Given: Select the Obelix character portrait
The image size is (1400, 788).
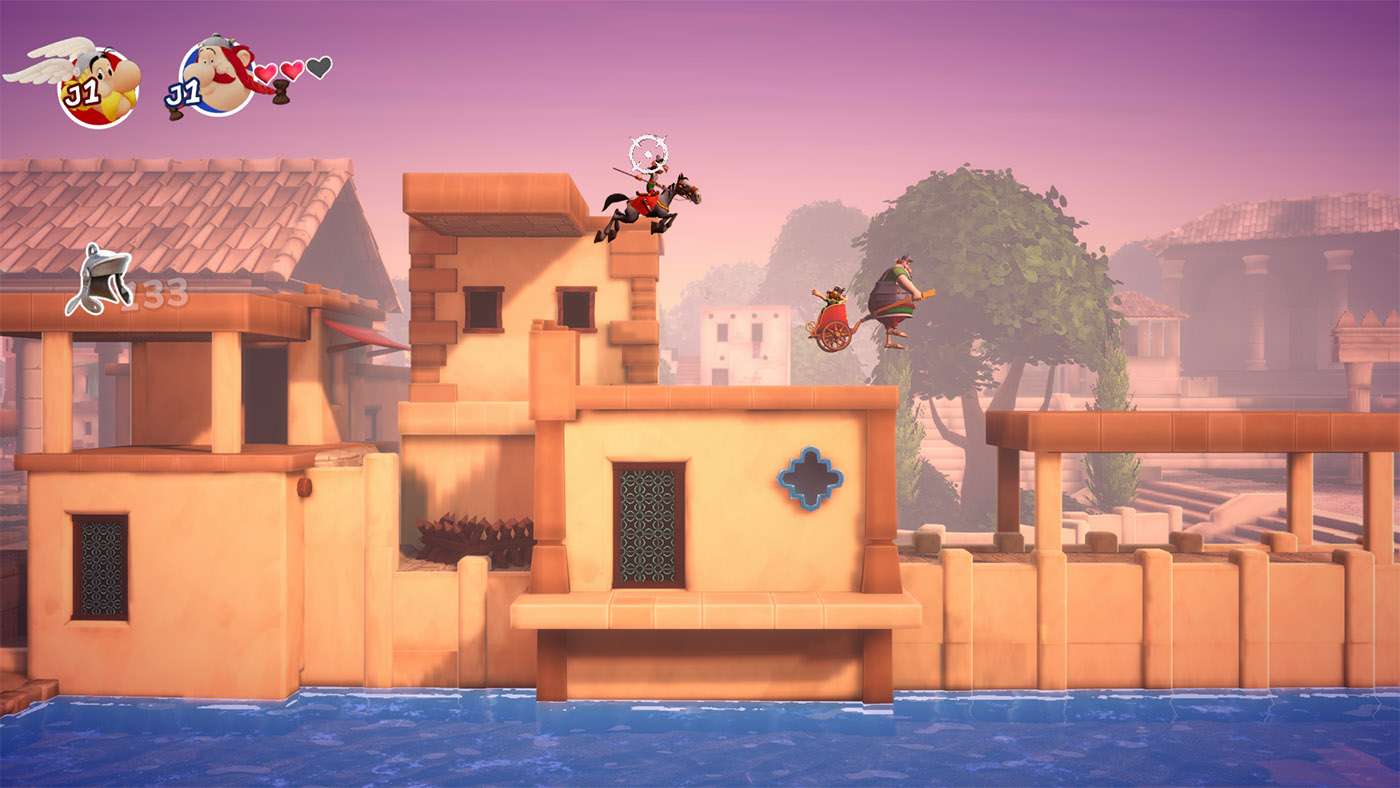Looking at the screenshot, I should click(x=217, y=78).
